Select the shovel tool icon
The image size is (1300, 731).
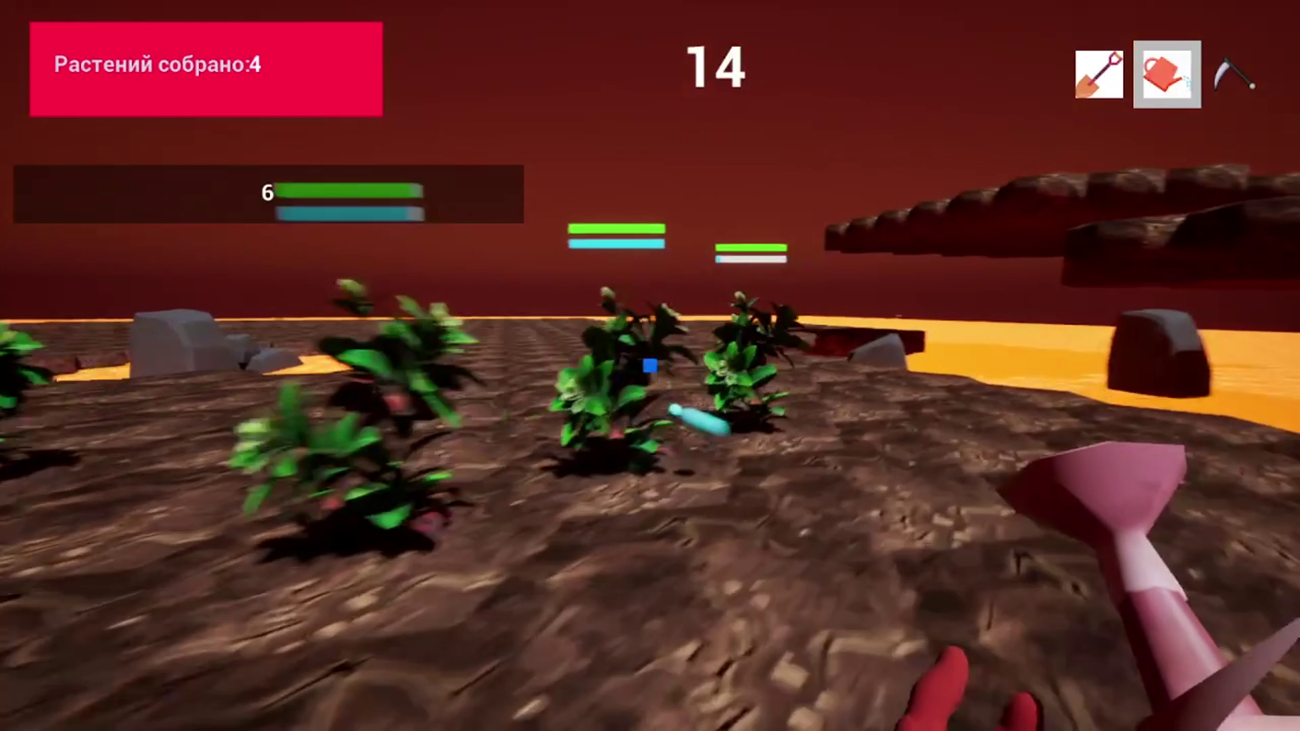[1098, 75]
